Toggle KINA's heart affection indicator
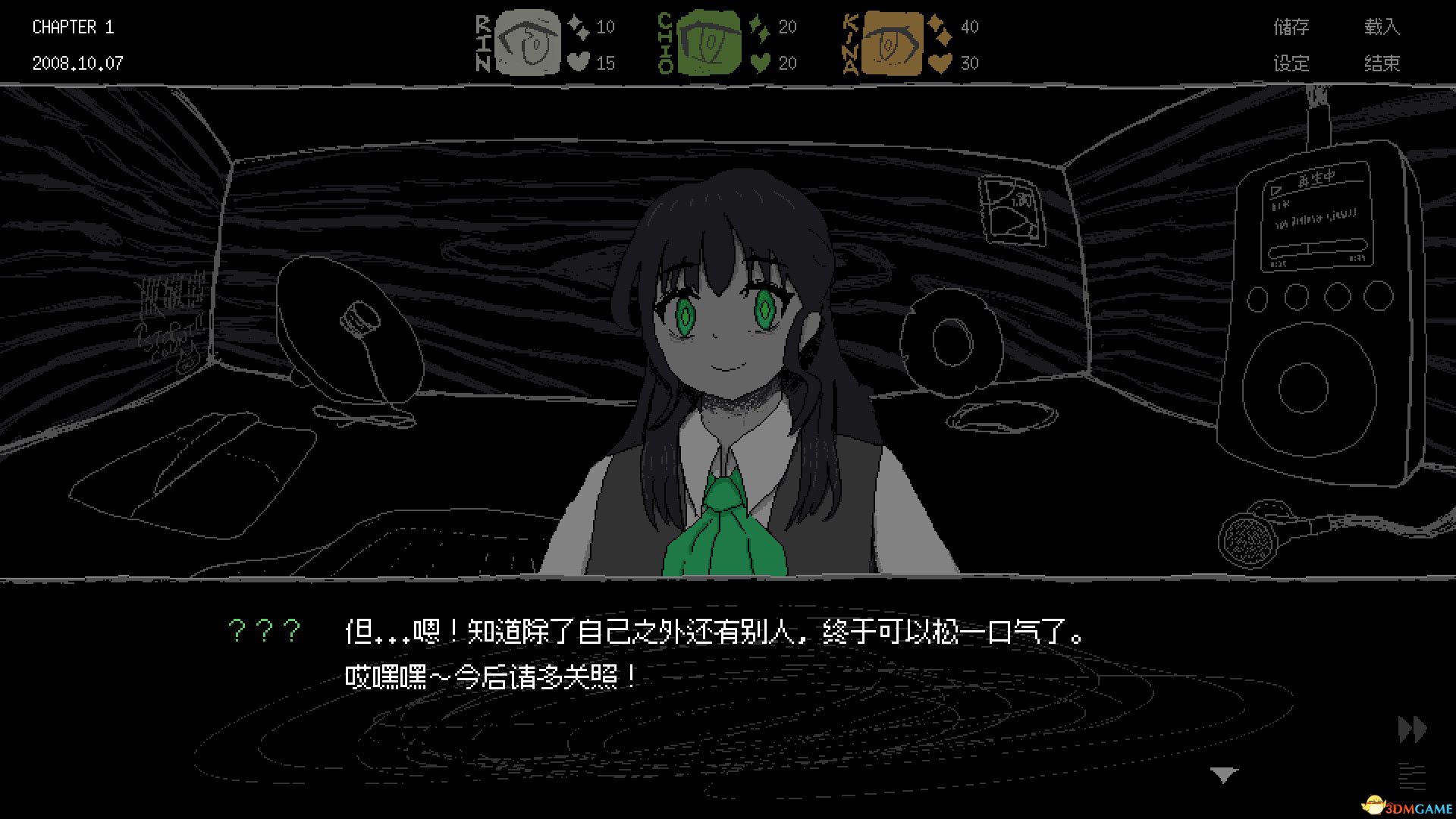This screenshot has height=819, width=1456. [x=940, y=63]
